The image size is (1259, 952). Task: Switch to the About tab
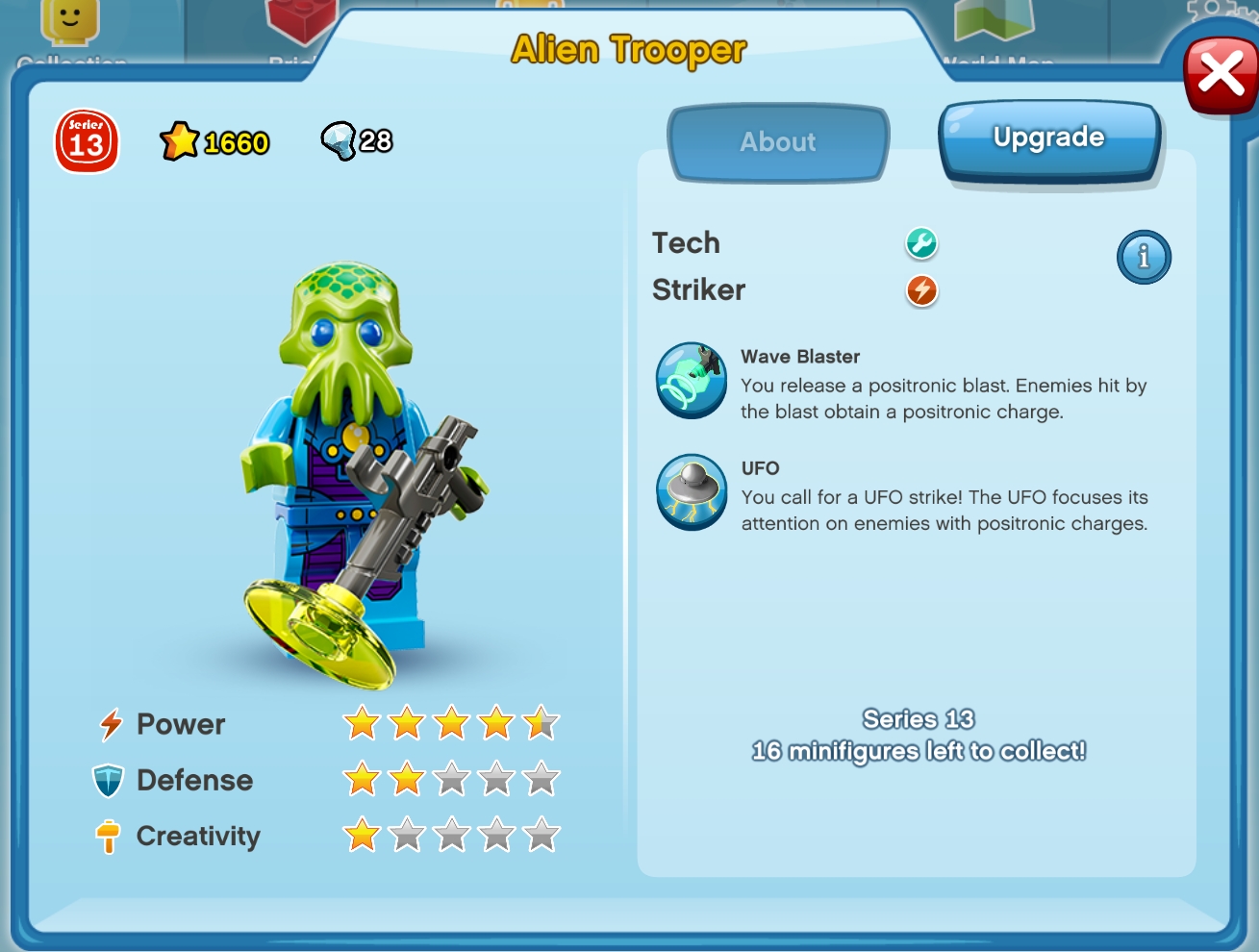[777, 142]
